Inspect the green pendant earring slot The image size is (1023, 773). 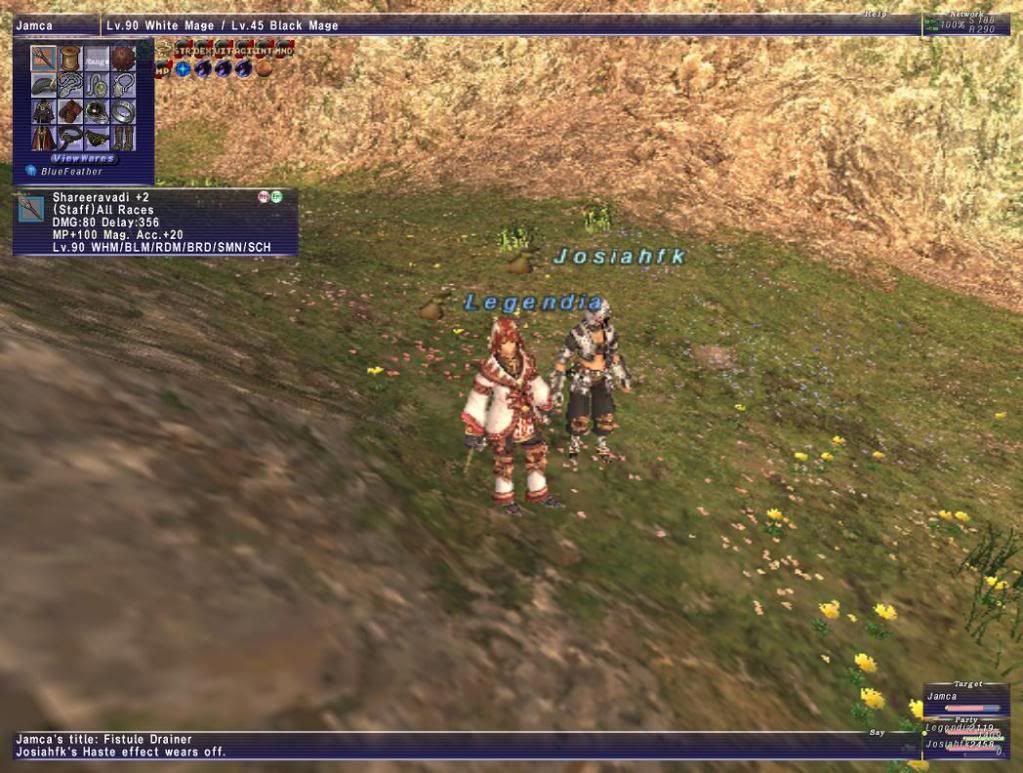tap(96, 85)
